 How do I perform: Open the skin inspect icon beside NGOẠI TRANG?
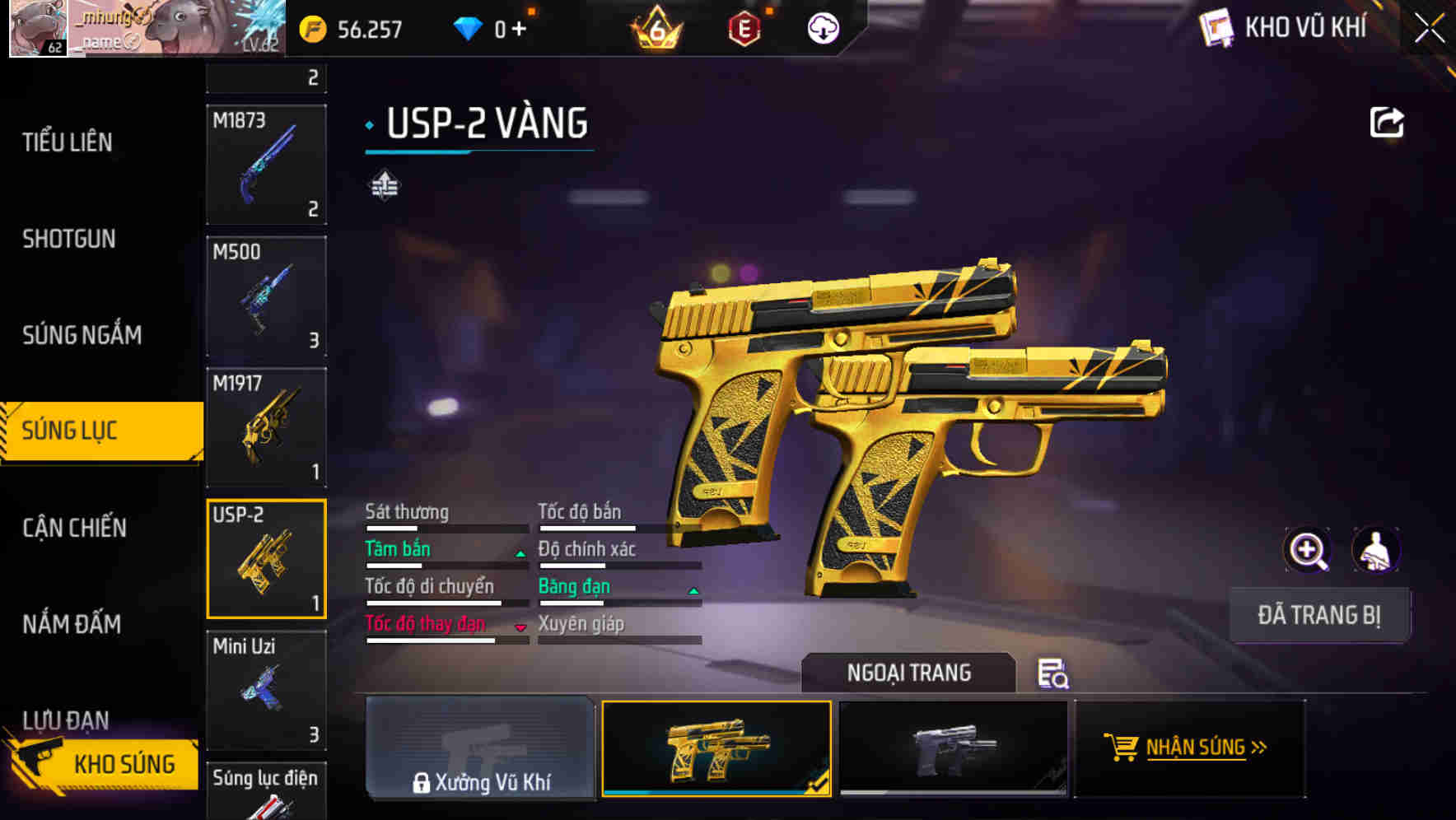[1052, 675]
